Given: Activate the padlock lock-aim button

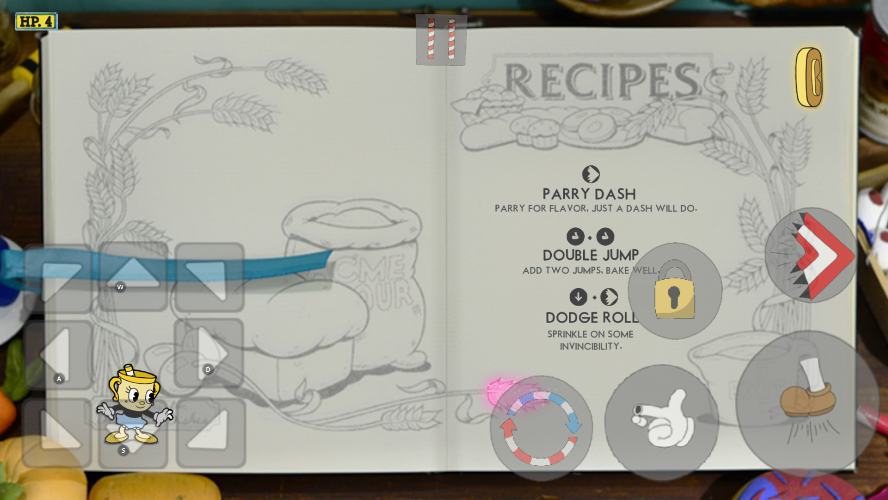Looking at the screenshot, I should click(x=675, y=291).
